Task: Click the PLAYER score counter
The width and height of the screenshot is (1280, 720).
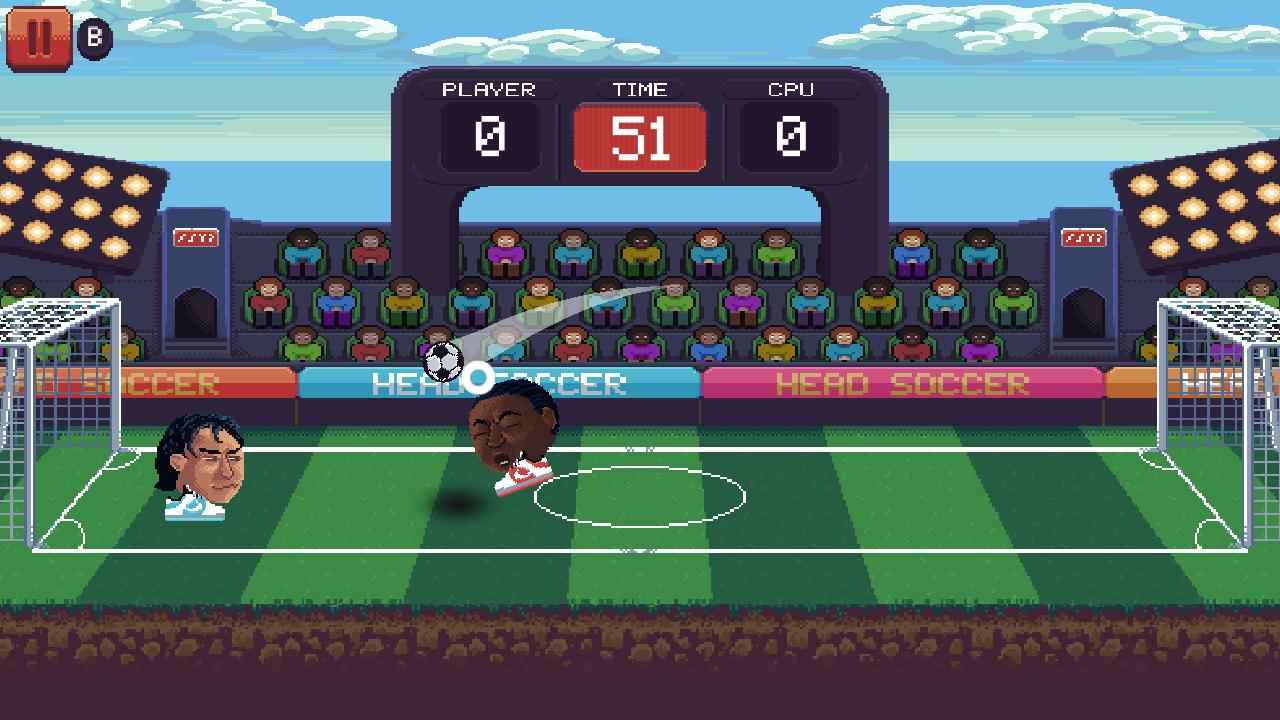Action: click(x=488, y=136)
